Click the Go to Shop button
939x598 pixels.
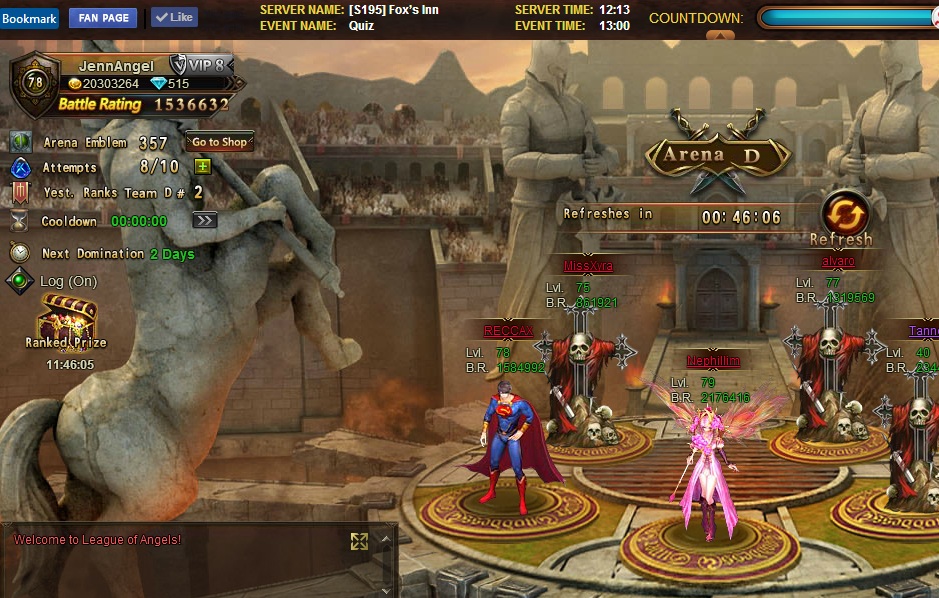219,142
